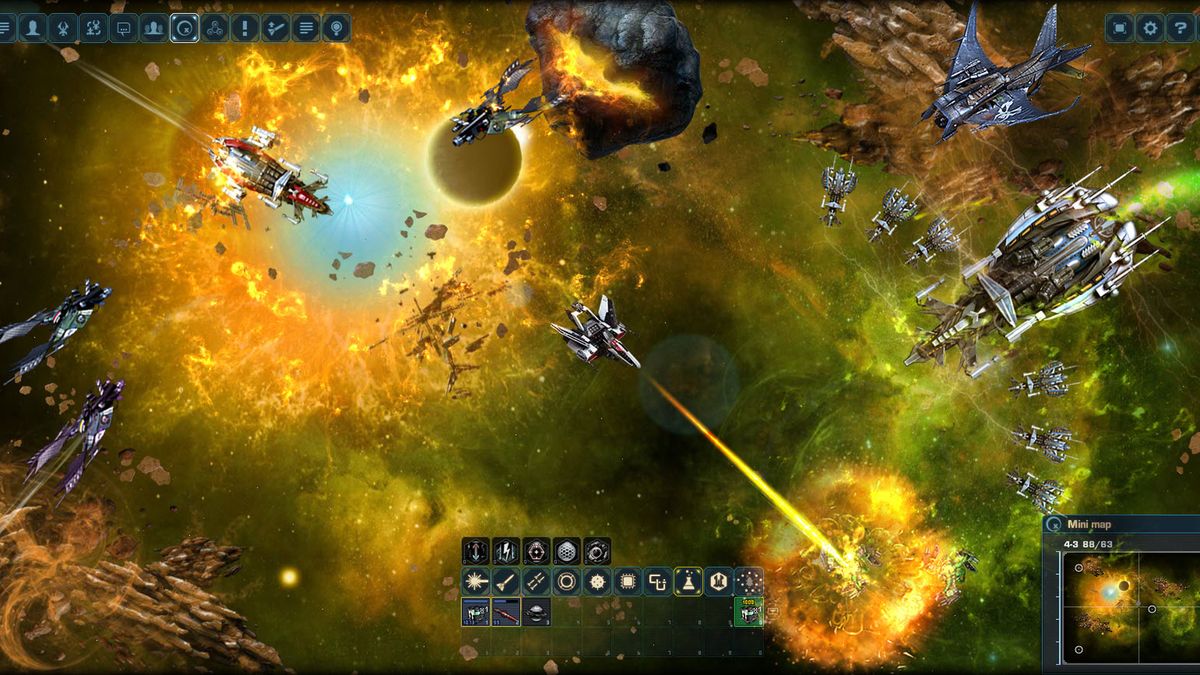Open the map pin location icon
The image size is (1200, 675).
[336, 28]
